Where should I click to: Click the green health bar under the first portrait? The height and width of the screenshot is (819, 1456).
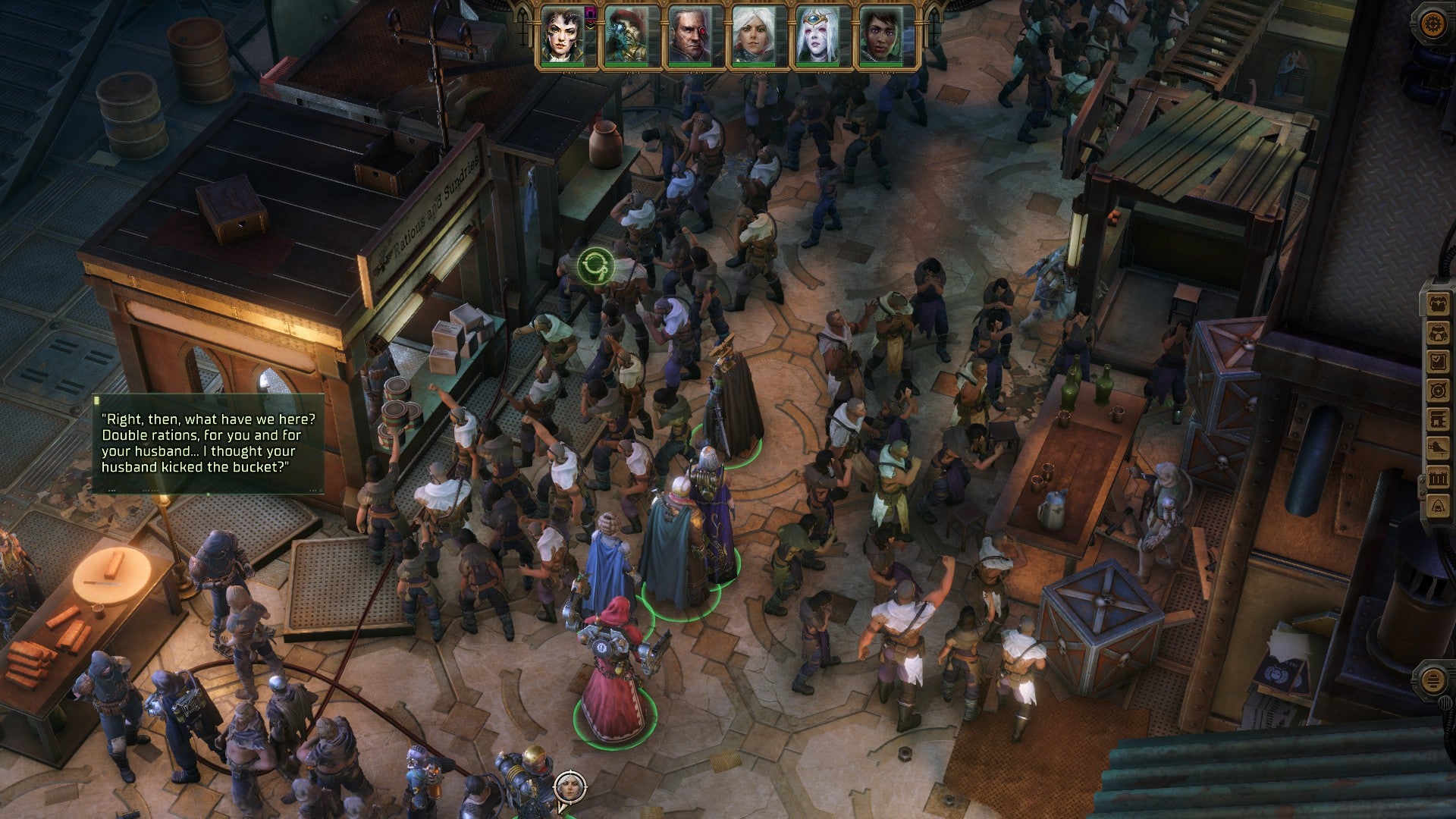click(x=561, y=64)
